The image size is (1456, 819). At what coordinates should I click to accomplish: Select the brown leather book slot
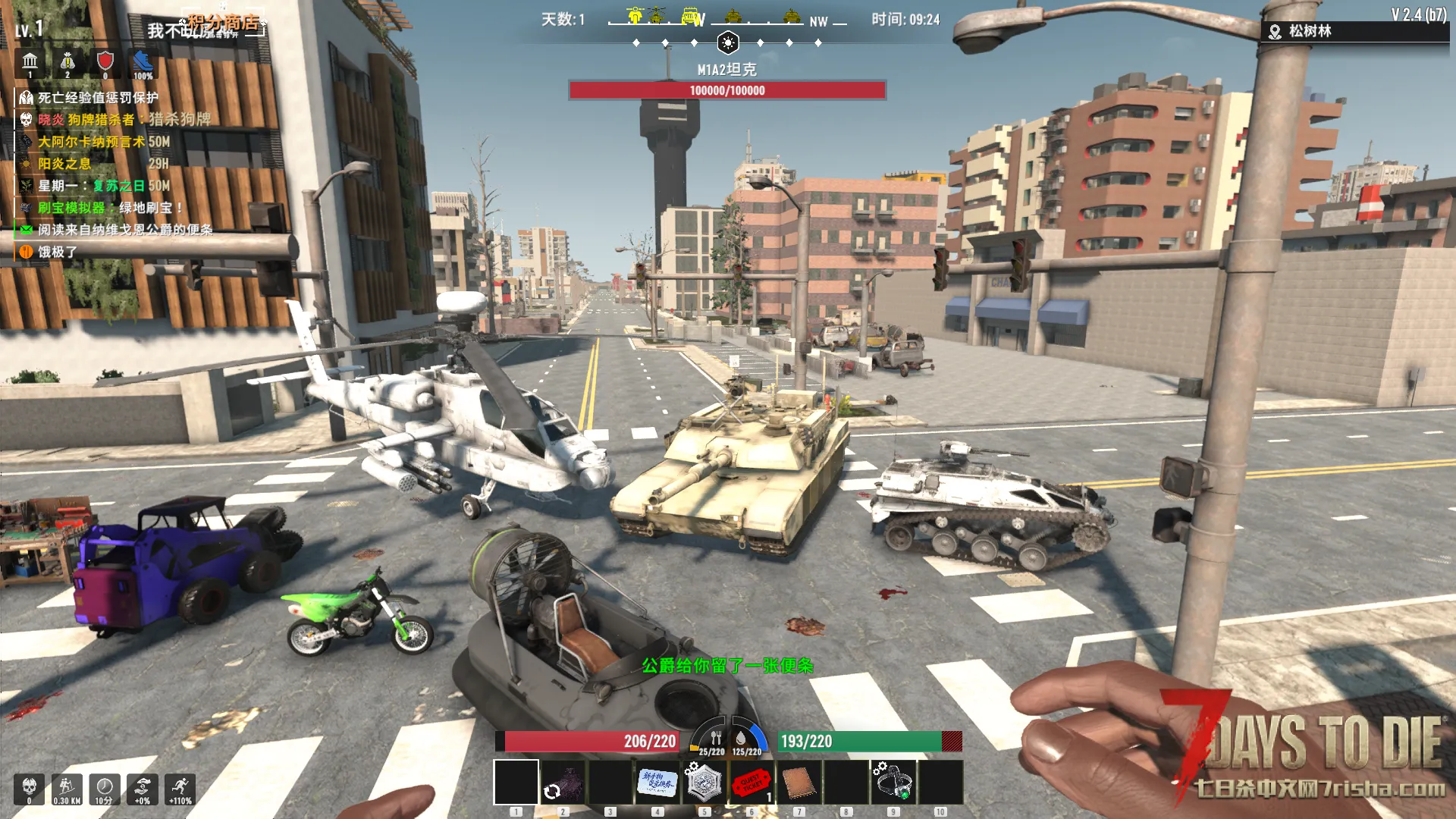pyautogui.click(x=798, y=782)
